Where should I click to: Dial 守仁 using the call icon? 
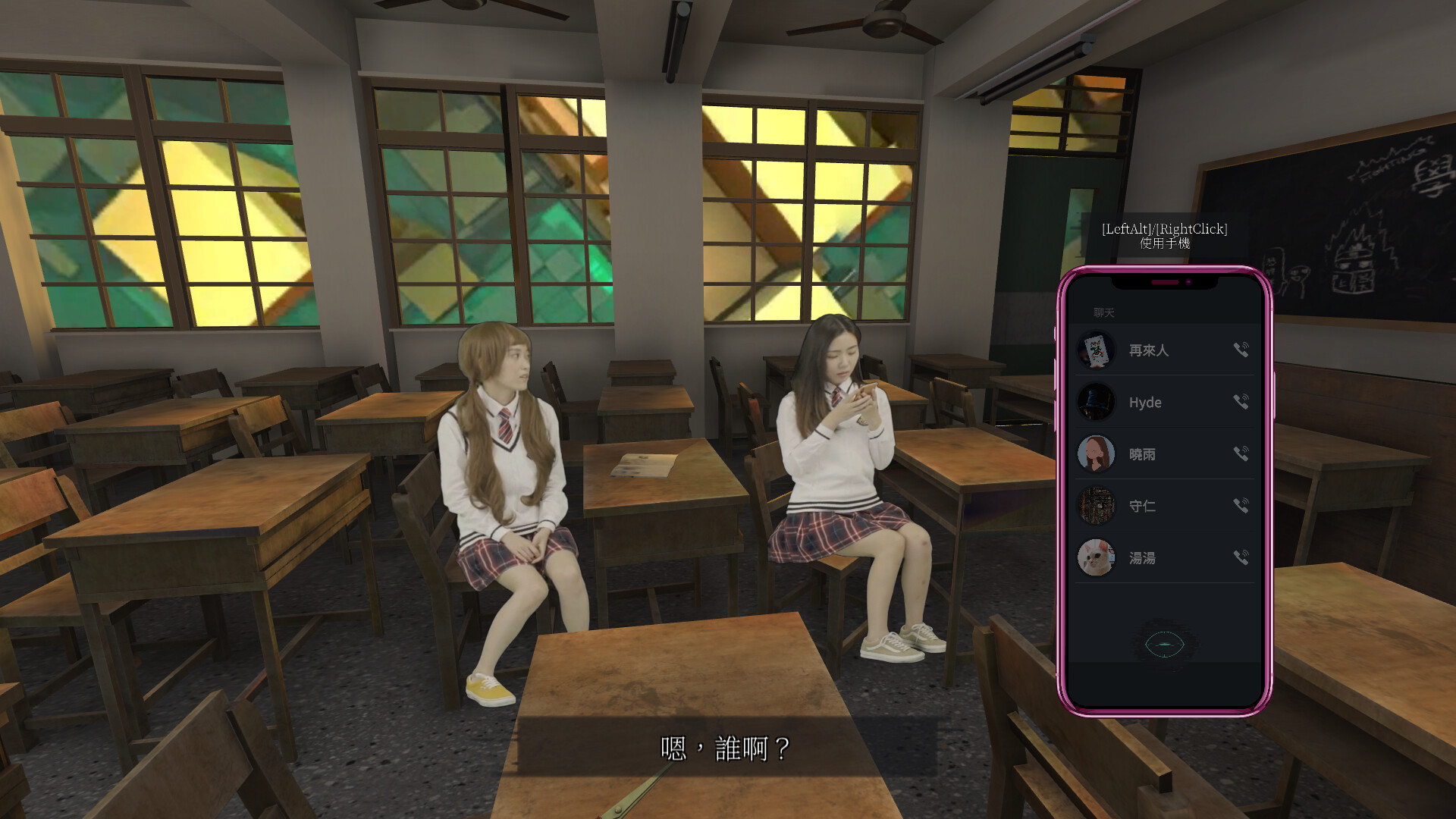pyautogui.click(x=1241, y=505)
